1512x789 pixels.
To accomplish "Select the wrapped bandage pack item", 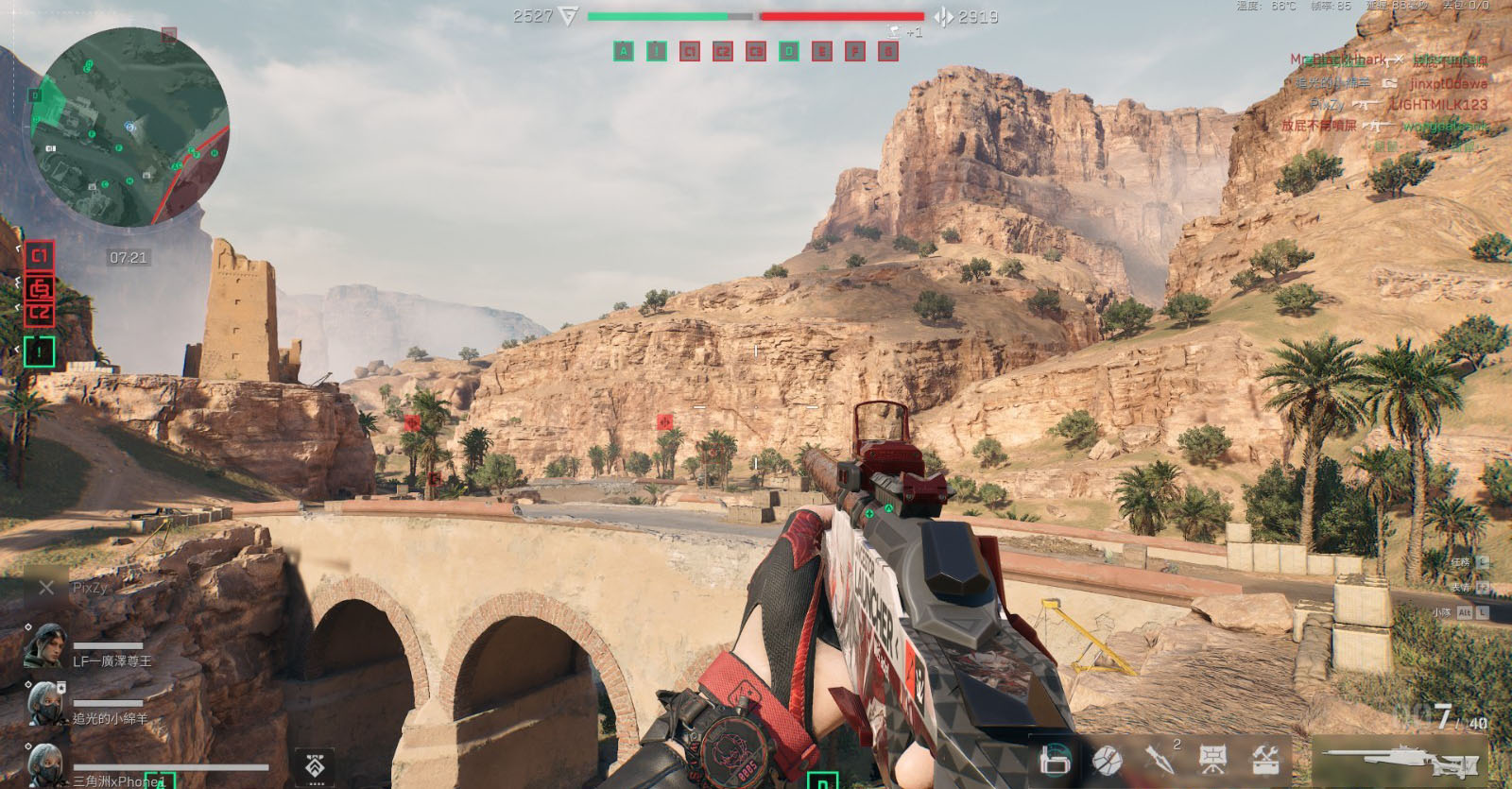I will click(1107, 759).
